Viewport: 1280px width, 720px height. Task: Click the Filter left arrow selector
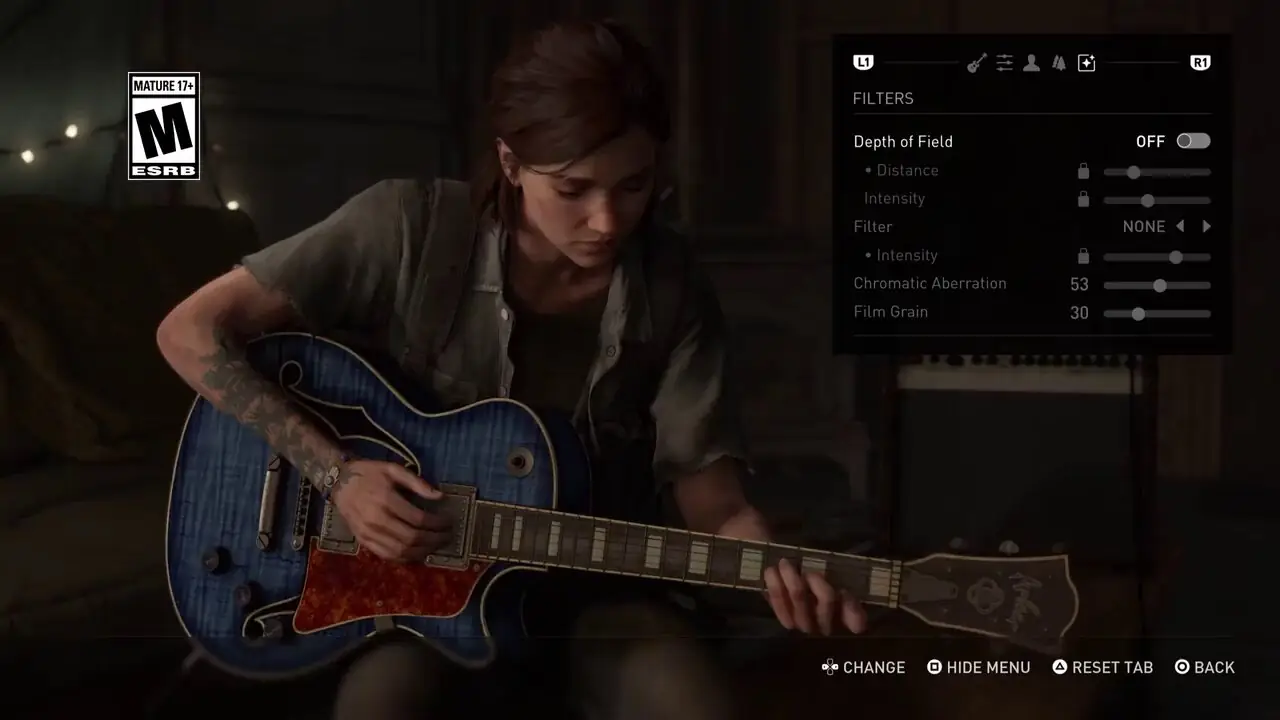click(1180, 226)
